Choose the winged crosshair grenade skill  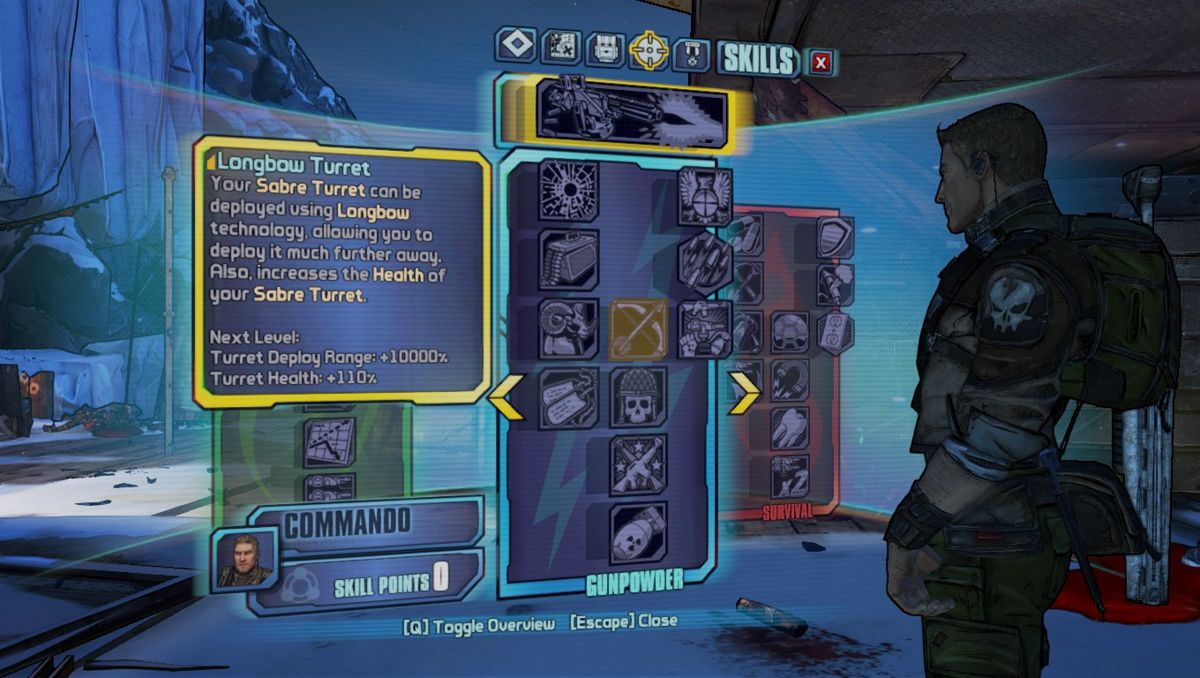coord(705,197)
